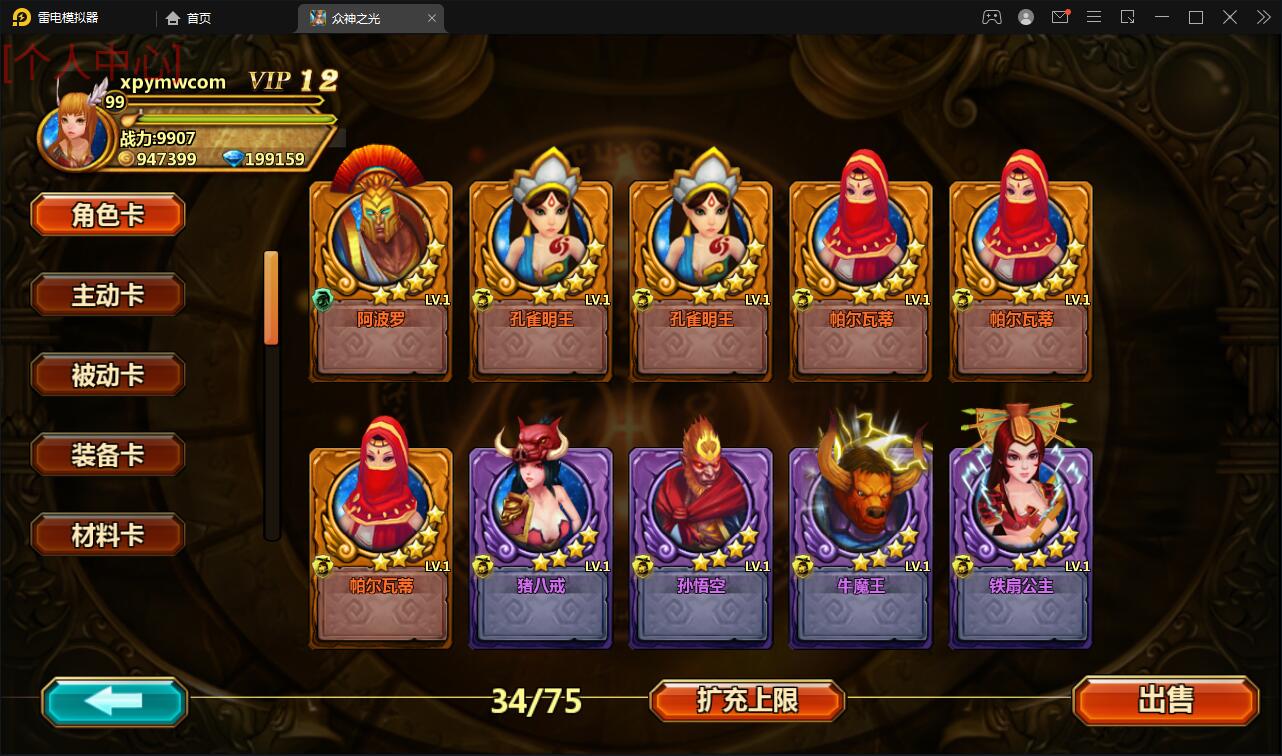Switch to the 装备卡 category

pos(107,454)
